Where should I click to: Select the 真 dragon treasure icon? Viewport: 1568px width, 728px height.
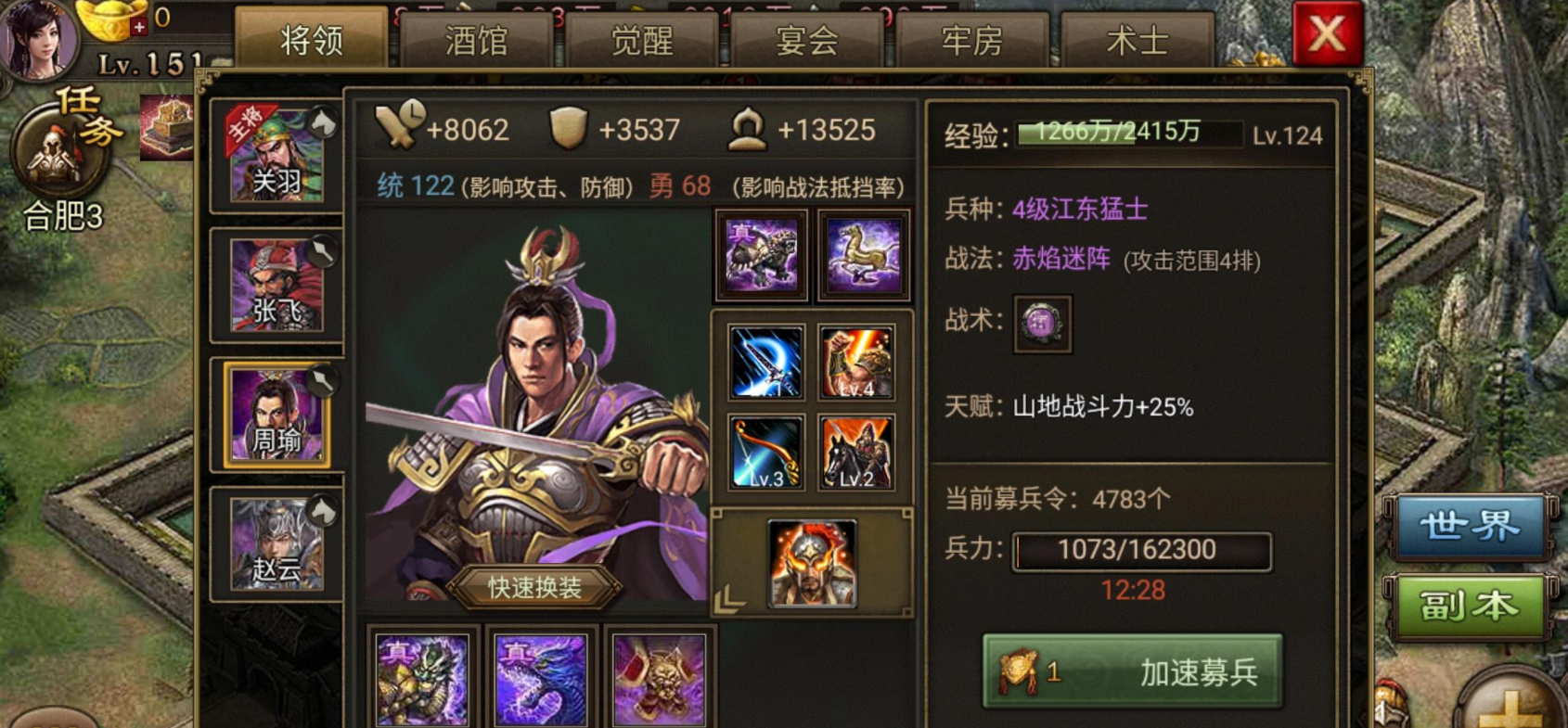(424, 680)
